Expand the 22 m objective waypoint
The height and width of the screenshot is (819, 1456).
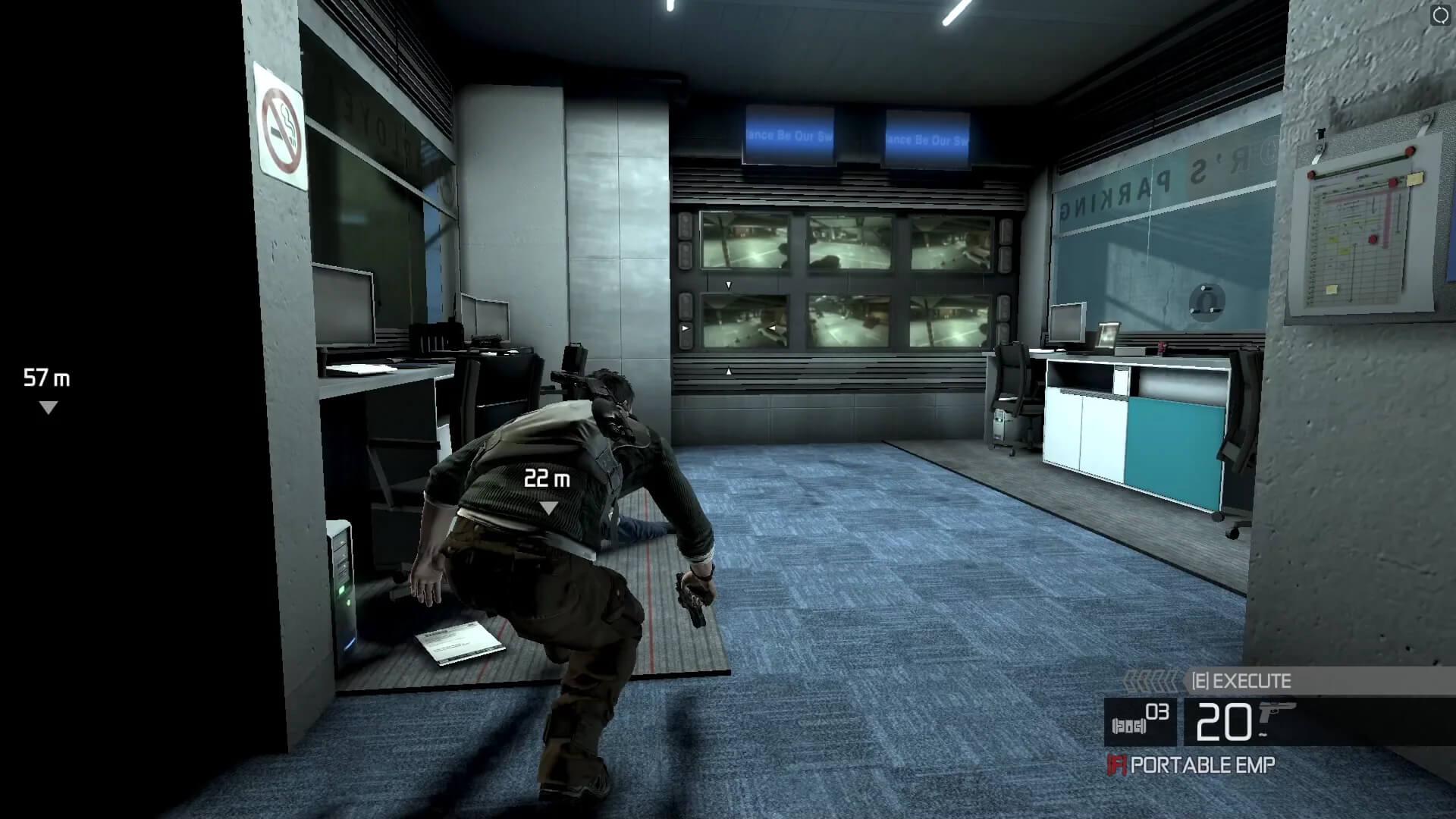(x=548, y=478)
